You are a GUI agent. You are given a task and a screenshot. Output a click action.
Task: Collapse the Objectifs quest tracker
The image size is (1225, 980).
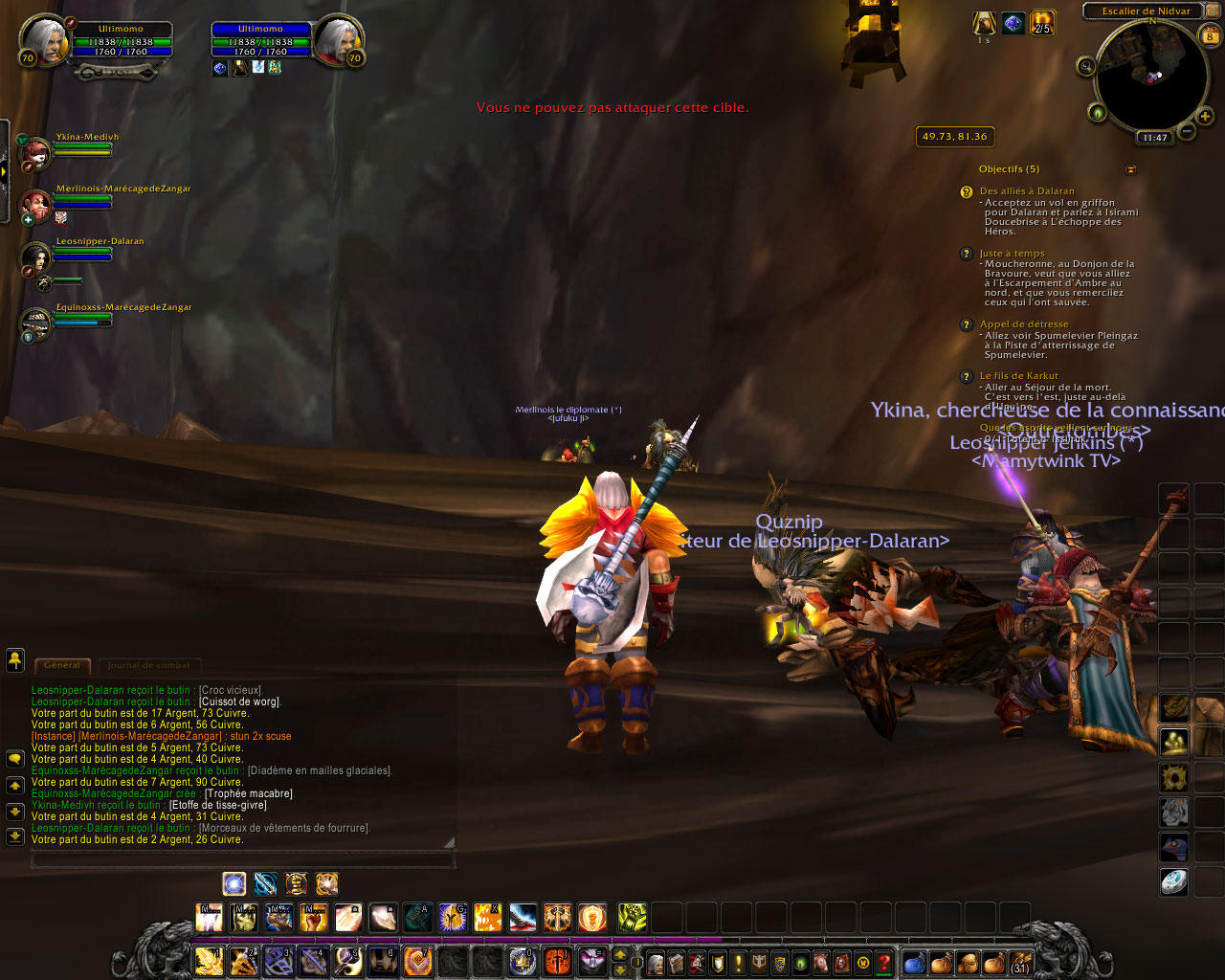tap(1130, 169)
